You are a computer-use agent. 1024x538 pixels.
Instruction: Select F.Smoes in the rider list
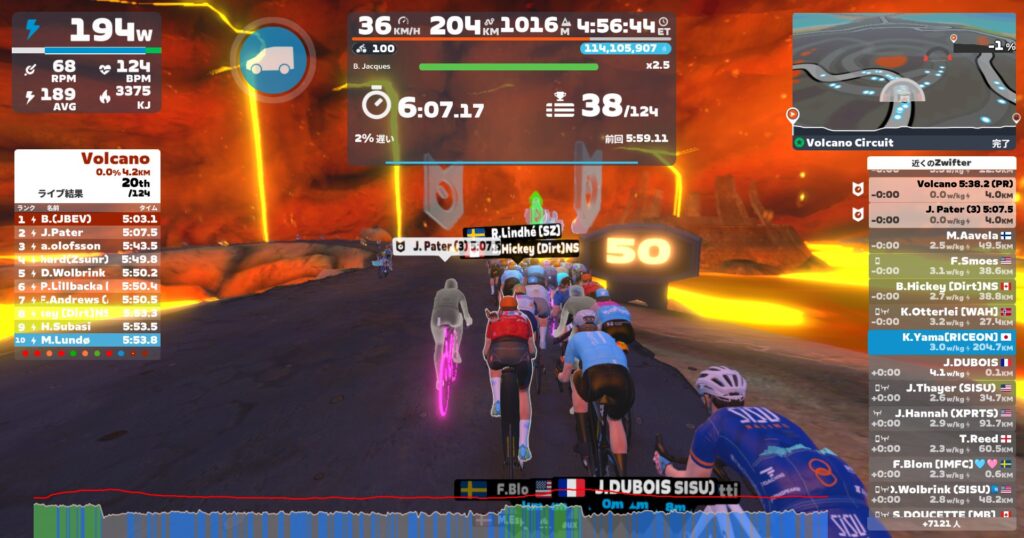pos(941,265)
